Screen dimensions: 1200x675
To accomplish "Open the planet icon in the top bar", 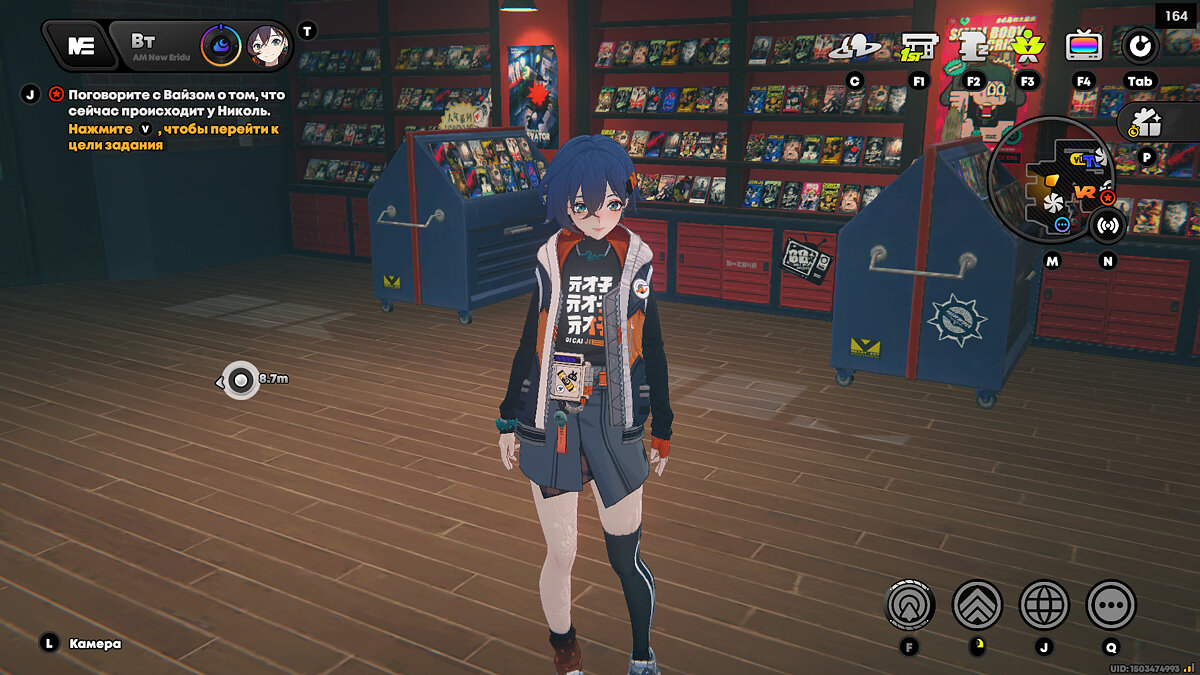I will pyautogui.click(x=859, y=46).
